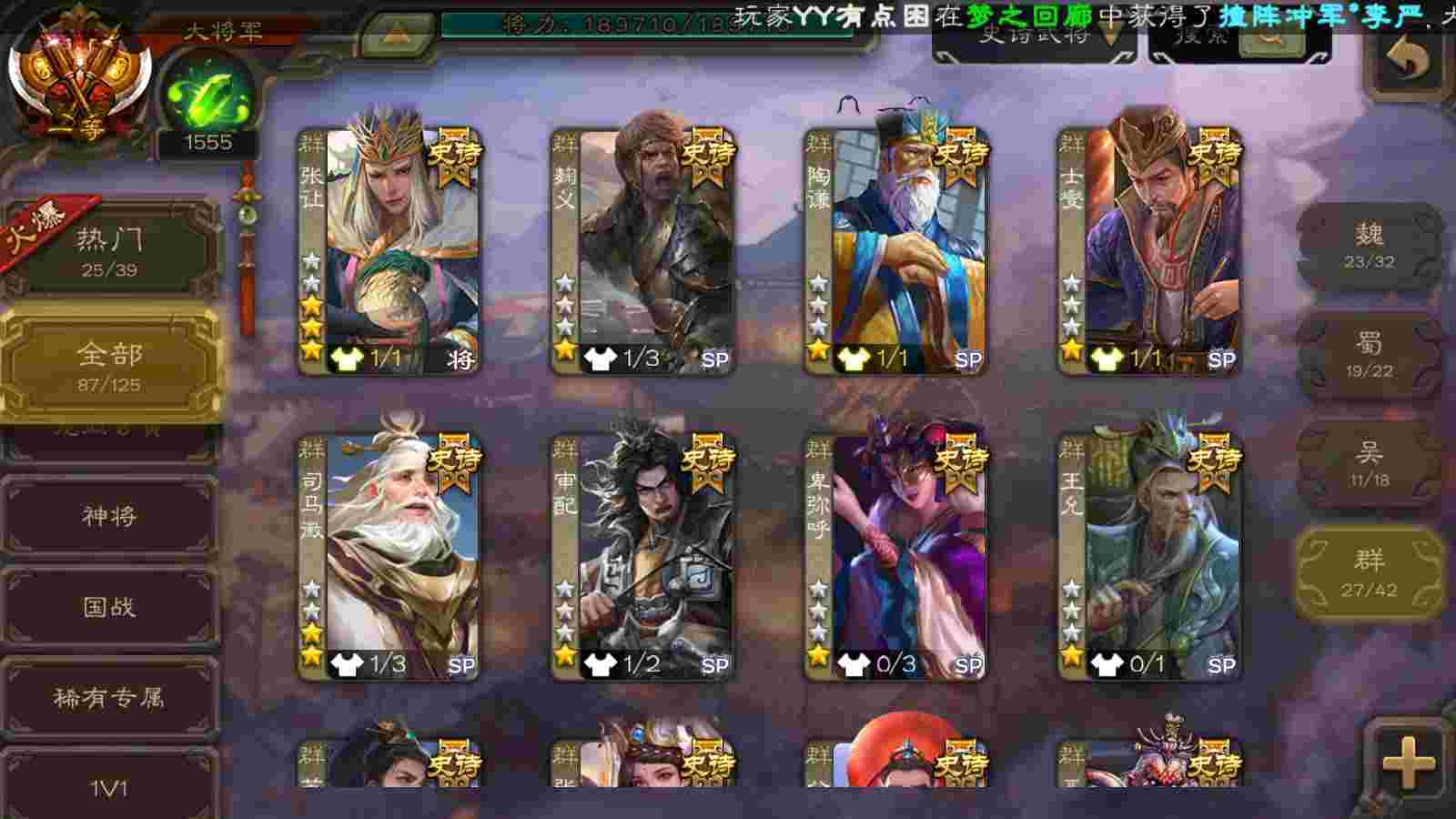Select the 司马徽 hero card

pos(389,557)
